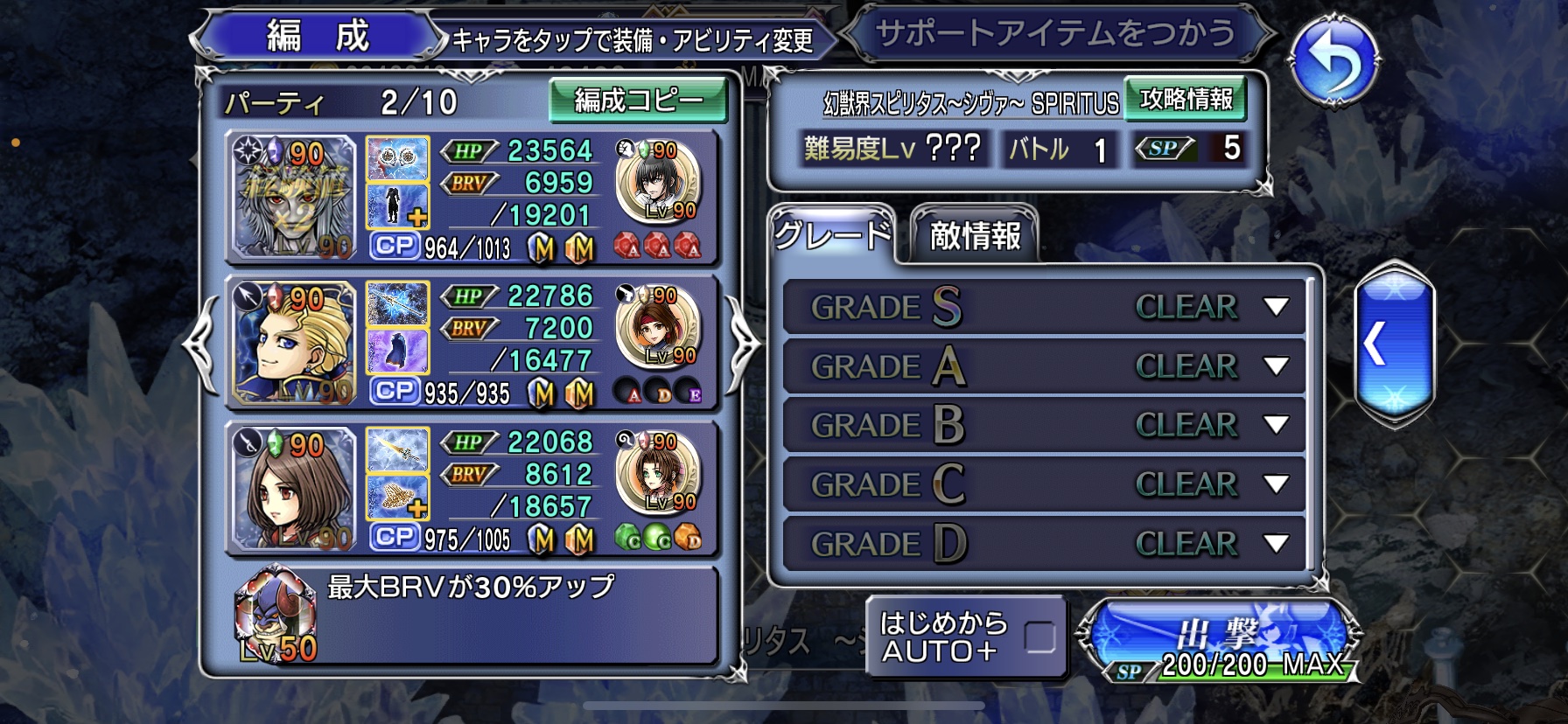
Task: Go to next party with right arrow
Action: coord(743,344)
